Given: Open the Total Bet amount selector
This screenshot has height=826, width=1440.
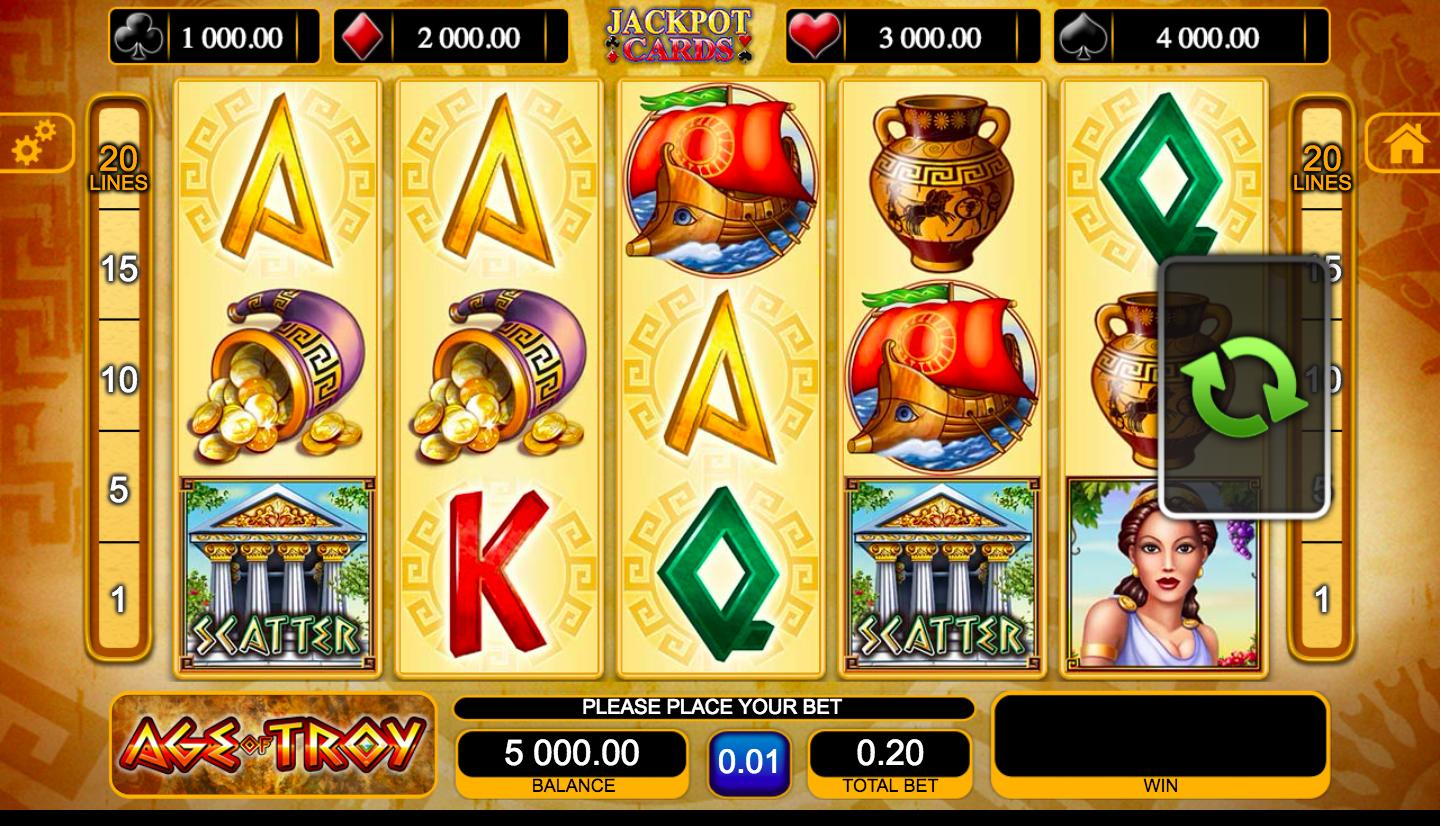Looking at the screenshot, I should pos(888,753).
